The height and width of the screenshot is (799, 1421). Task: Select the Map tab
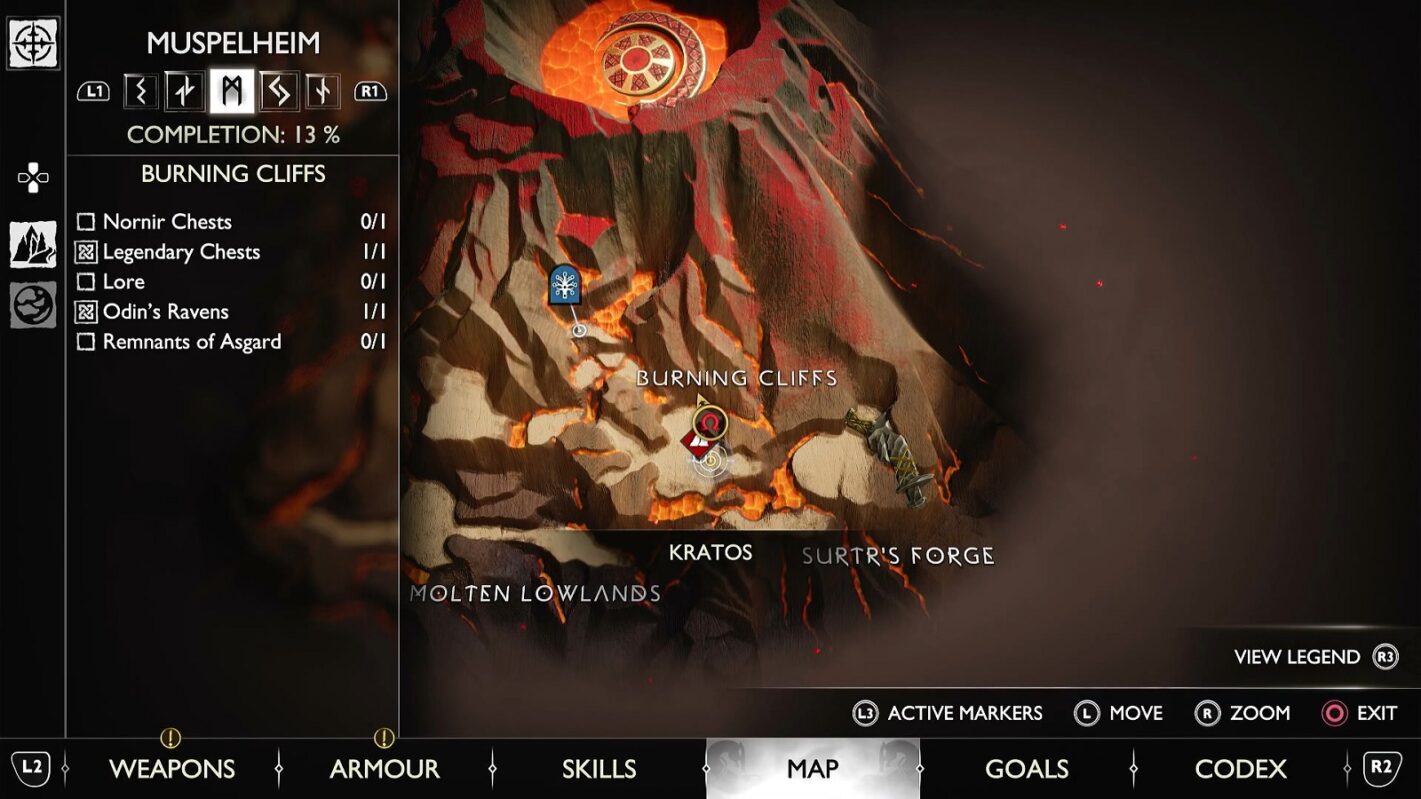812,768
